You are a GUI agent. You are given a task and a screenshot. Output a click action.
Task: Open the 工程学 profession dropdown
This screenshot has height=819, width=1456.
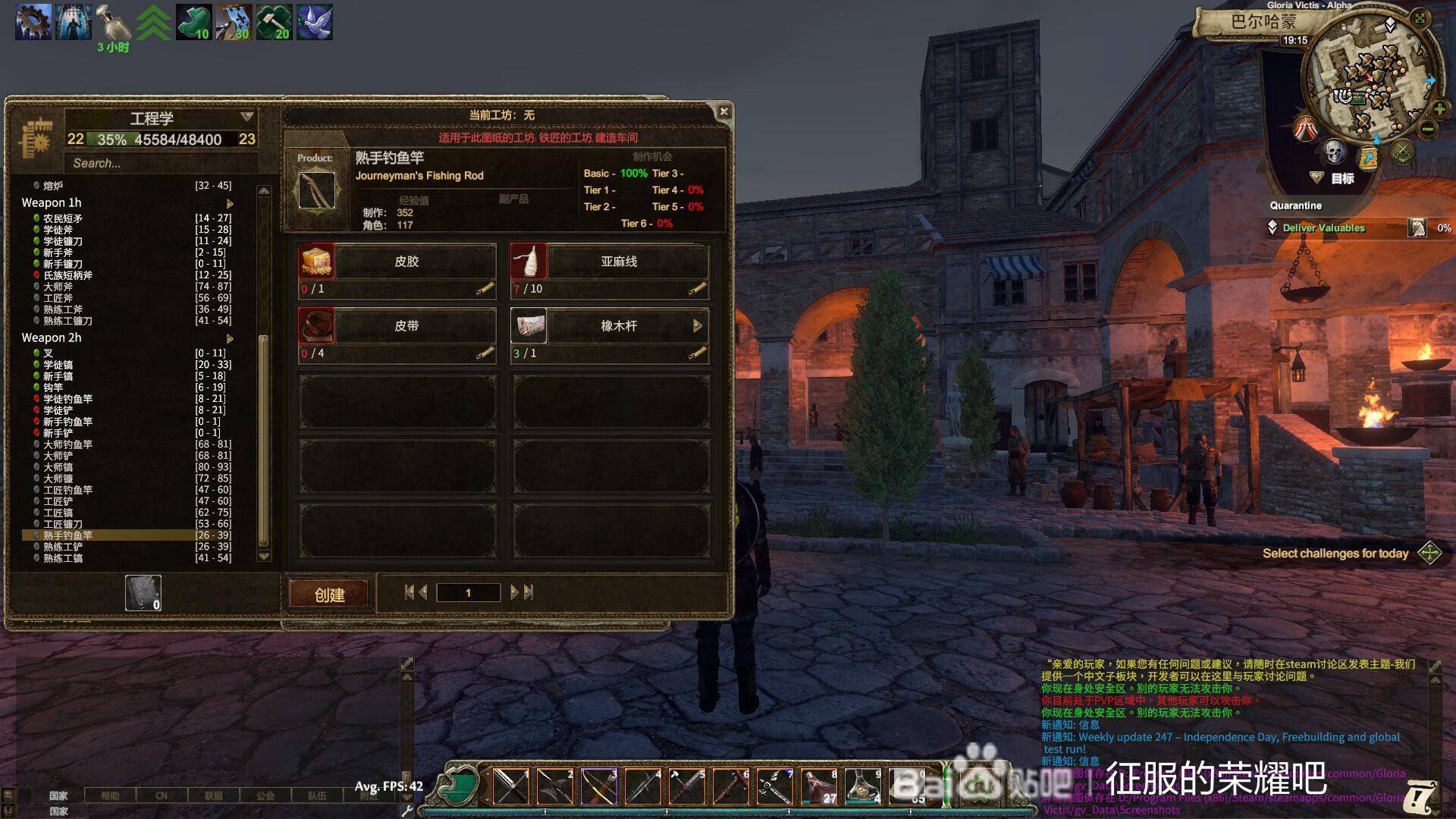[x=246, y=117]
